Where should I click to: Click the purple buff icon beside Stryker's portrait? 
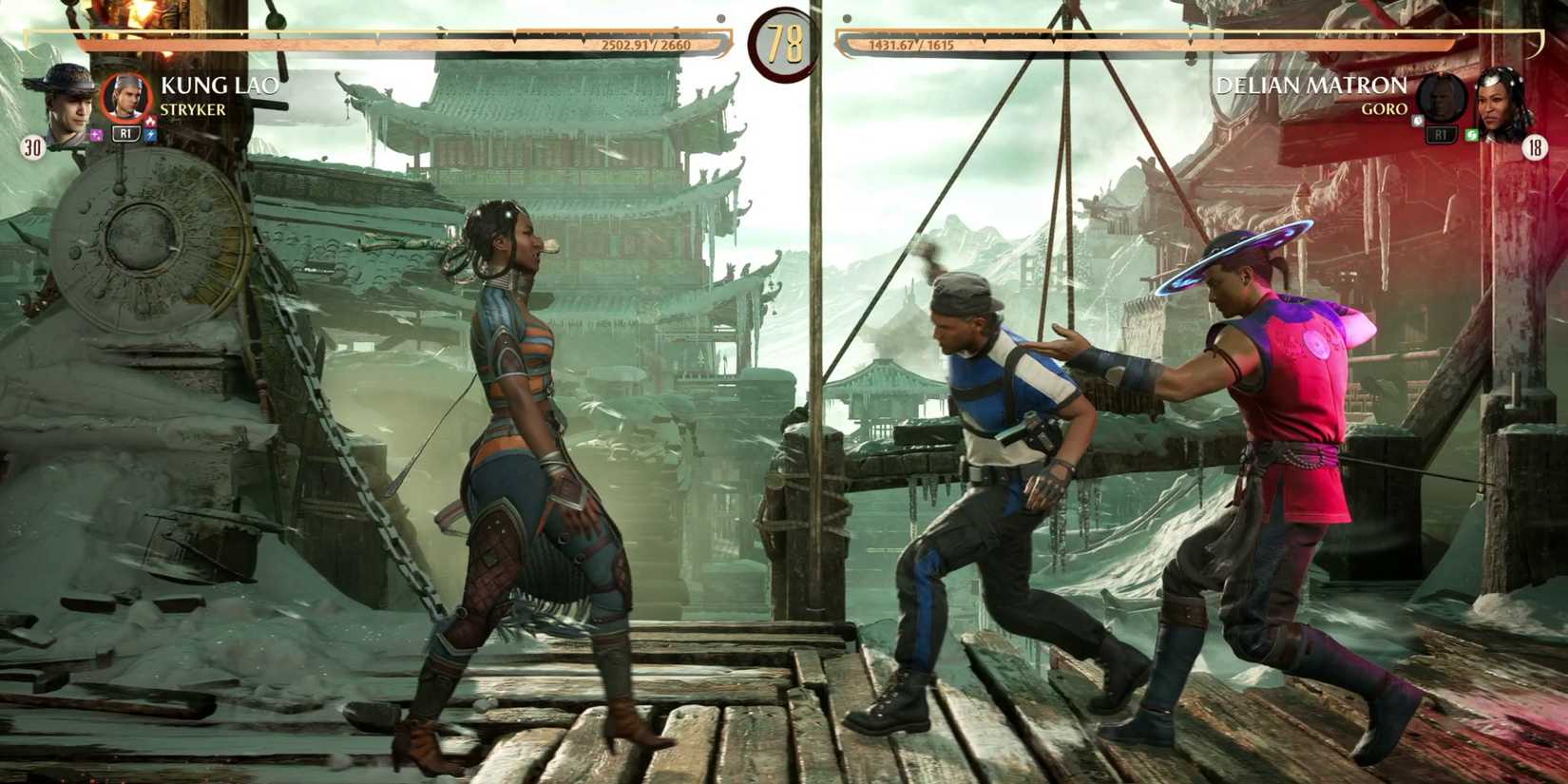[97, 134]
